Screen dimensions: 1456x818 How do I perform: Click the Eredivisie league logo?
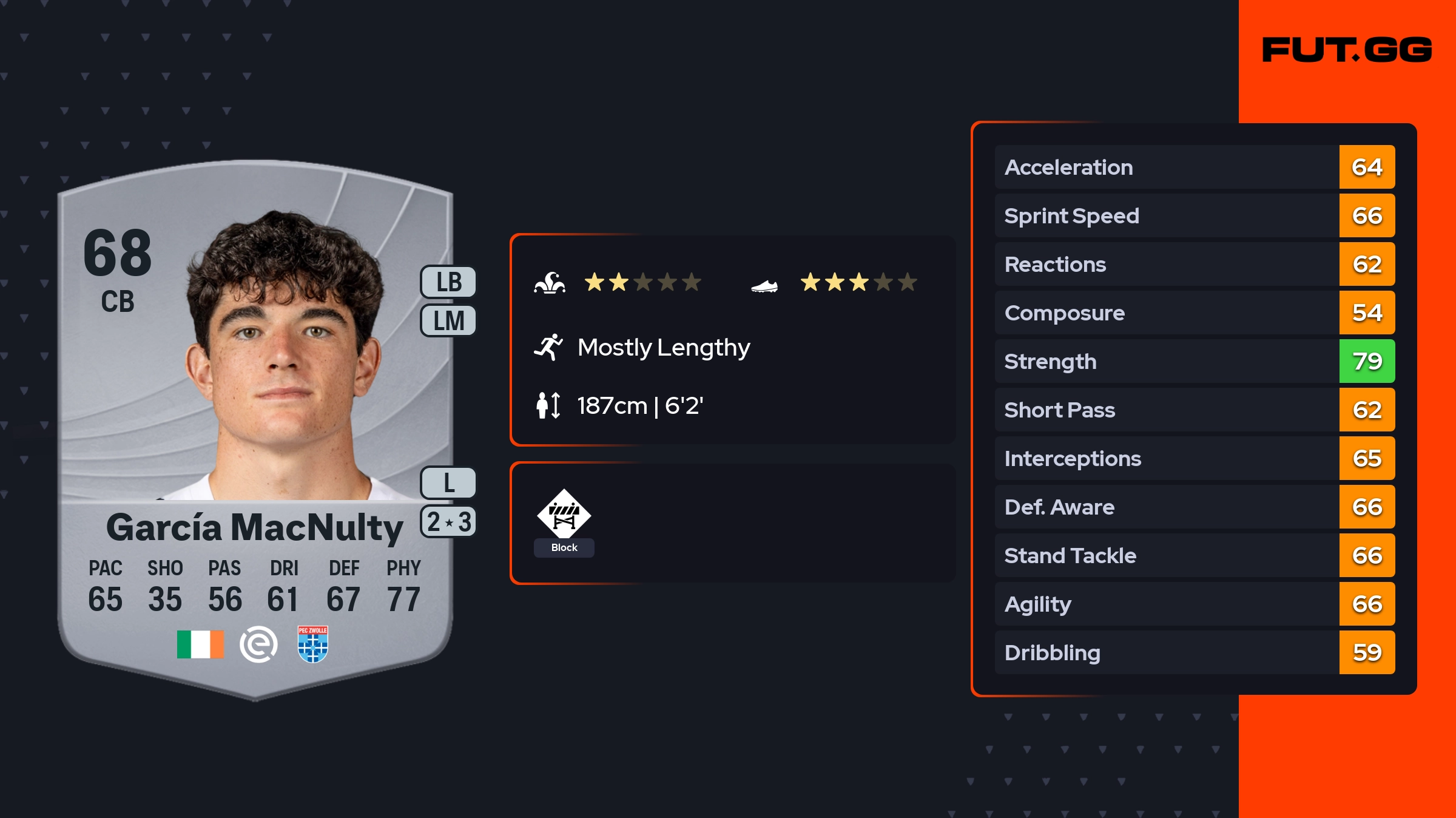click(x=258, y=644)
